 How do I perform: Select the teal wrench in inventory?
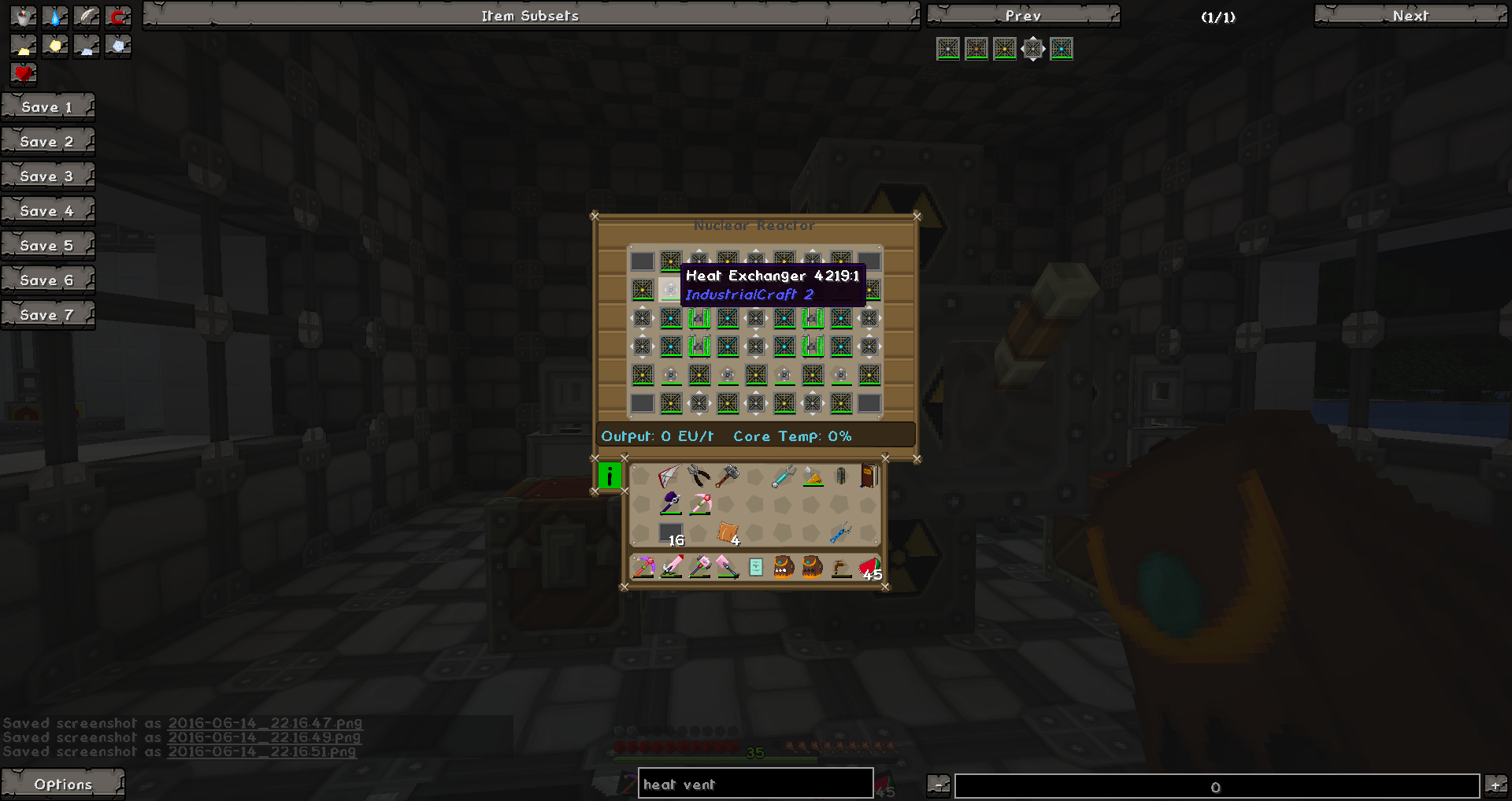point(784,476)
